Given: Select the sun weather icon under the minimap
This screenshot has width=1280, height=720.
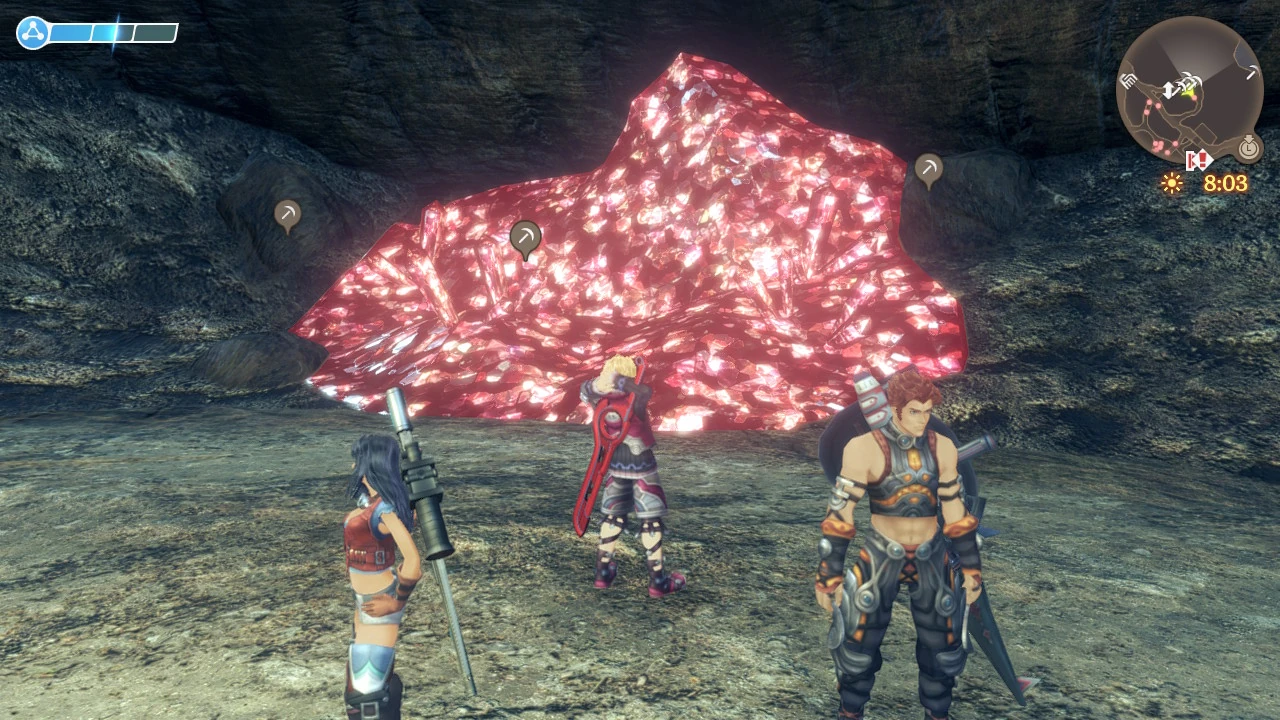Looking at the screenshot, I should (1172, 182).
